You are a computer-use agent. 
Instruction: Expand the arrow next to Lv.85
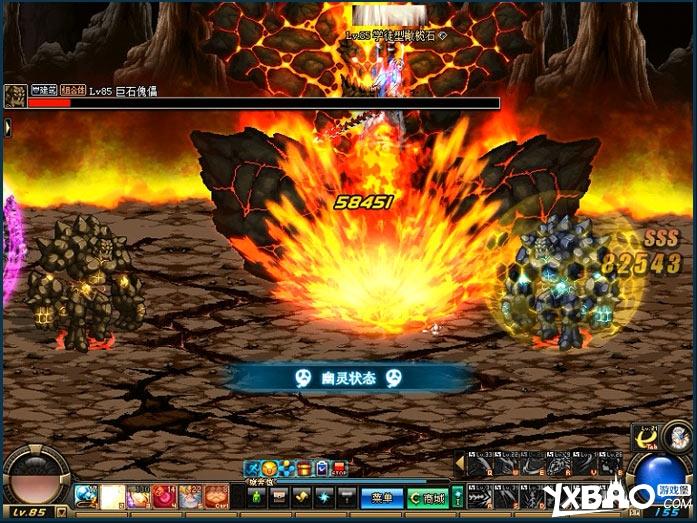point(62,511)
